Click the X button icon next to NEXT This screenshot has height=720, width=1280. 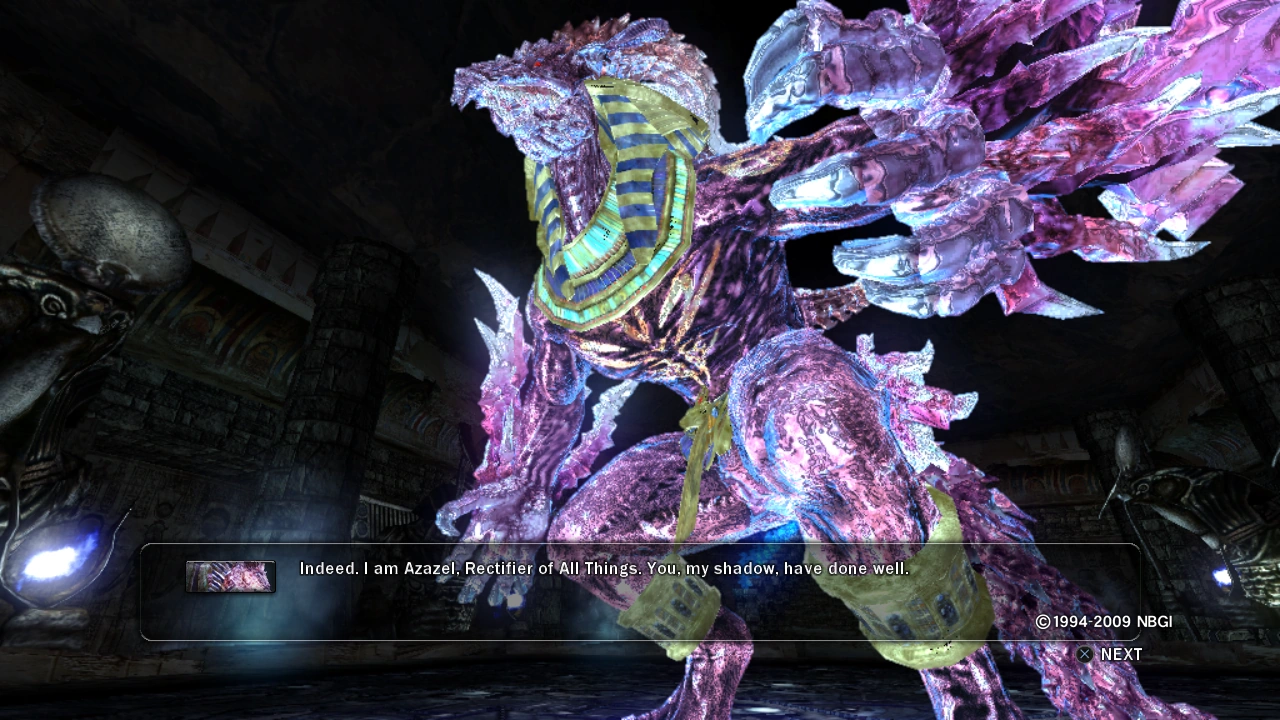point(1084,654)
